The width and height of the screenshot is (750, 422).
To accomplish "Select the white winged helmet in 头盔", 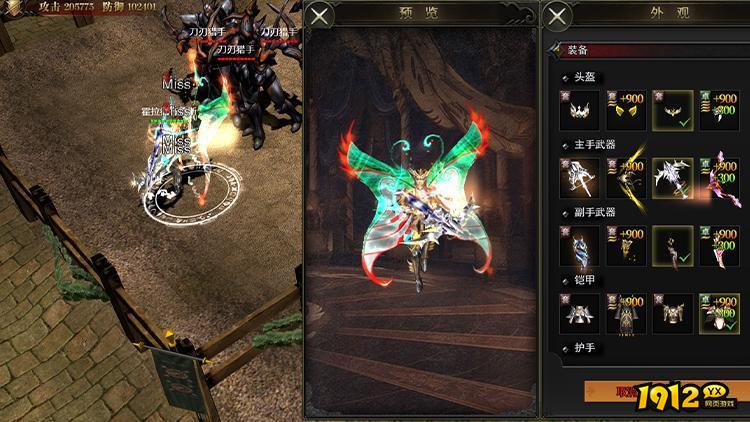I will coord(579,110).
